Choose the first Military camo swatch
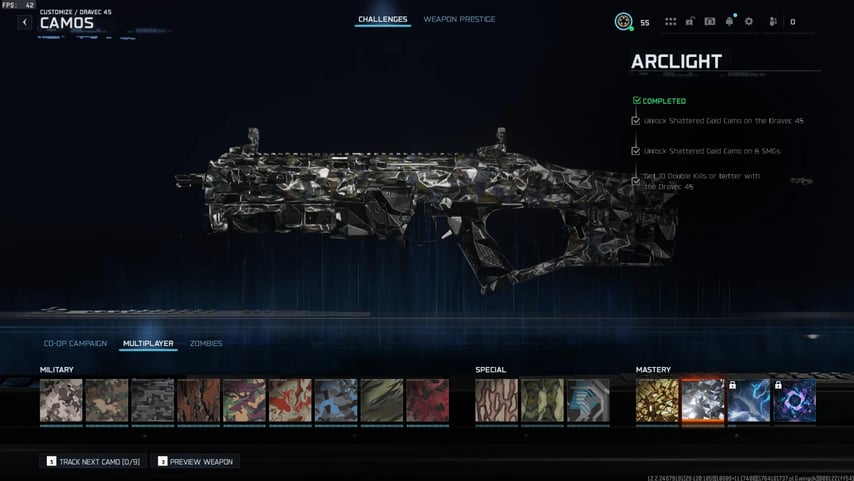Viewport: 854px width, 481px height. click(x=61, y=400)
